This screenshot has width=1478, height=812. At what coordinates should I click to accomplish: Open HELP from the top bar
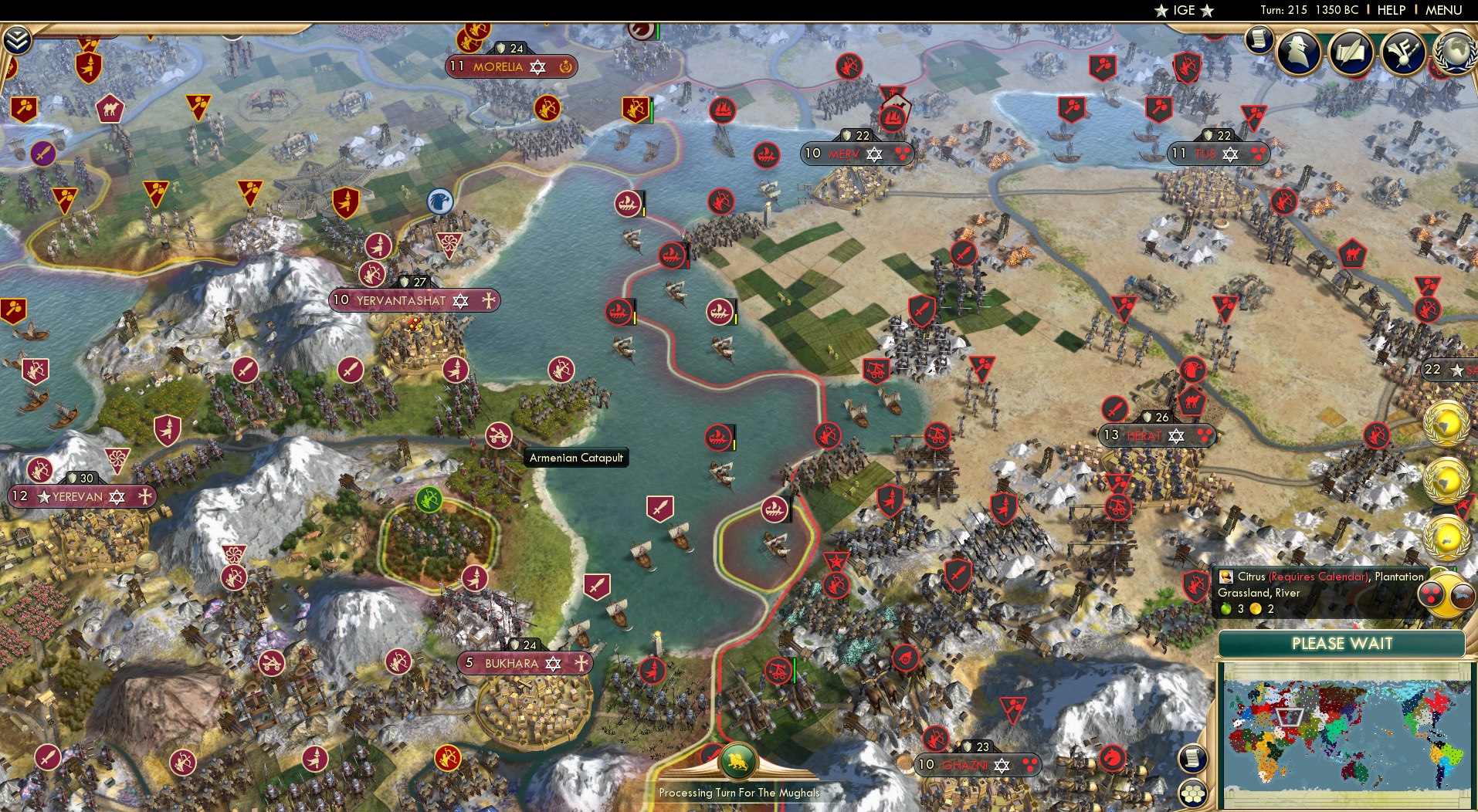[x=1390, y=10]
